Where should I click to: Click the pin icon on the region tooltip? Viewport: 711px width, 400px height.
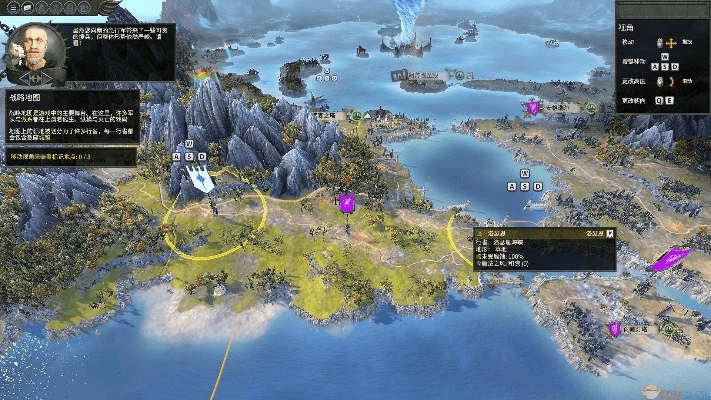608,233
